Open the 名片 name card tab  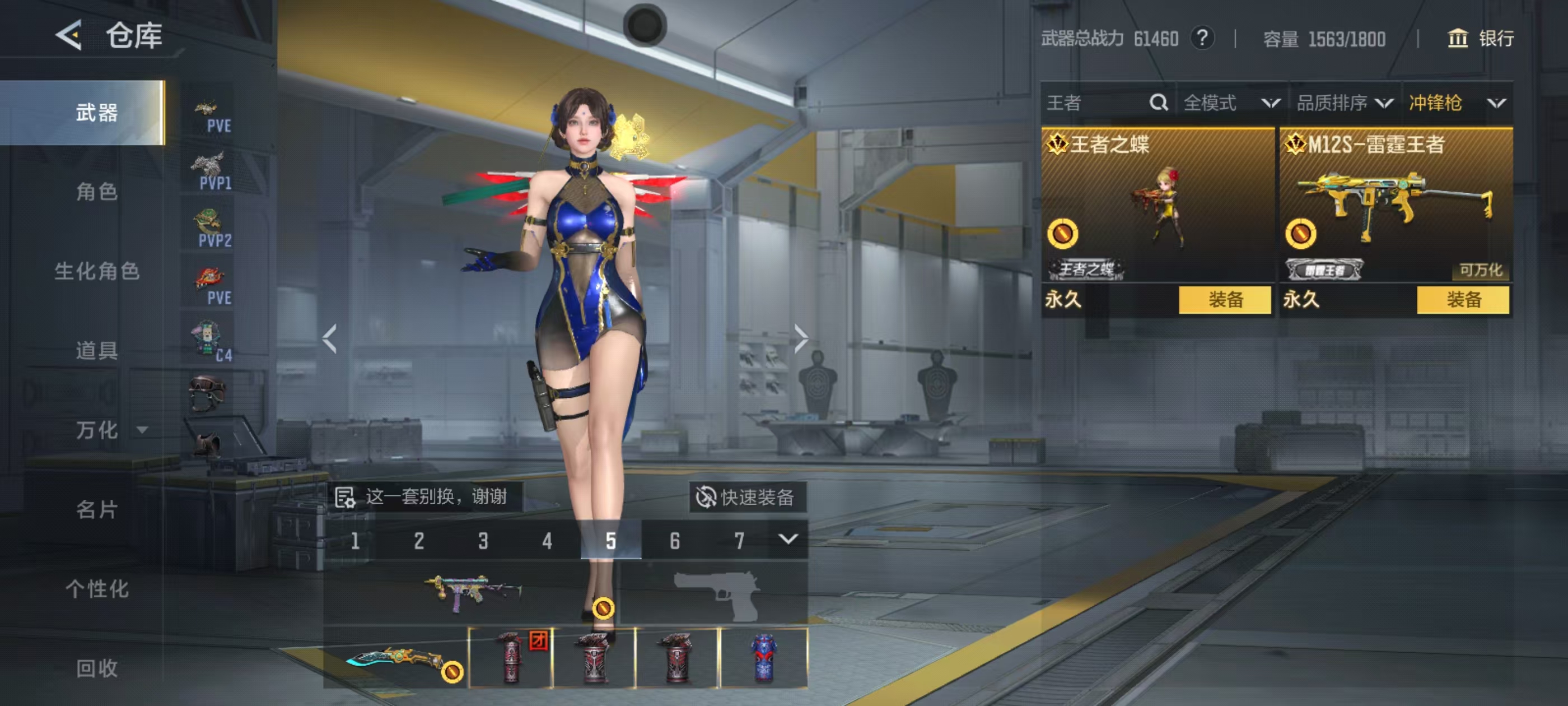point(96,509)
